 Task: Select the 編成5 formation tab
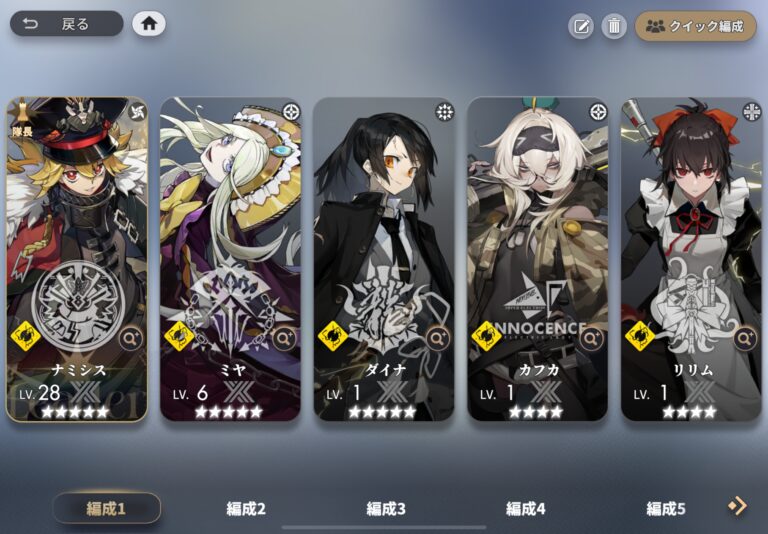point(666,508)
